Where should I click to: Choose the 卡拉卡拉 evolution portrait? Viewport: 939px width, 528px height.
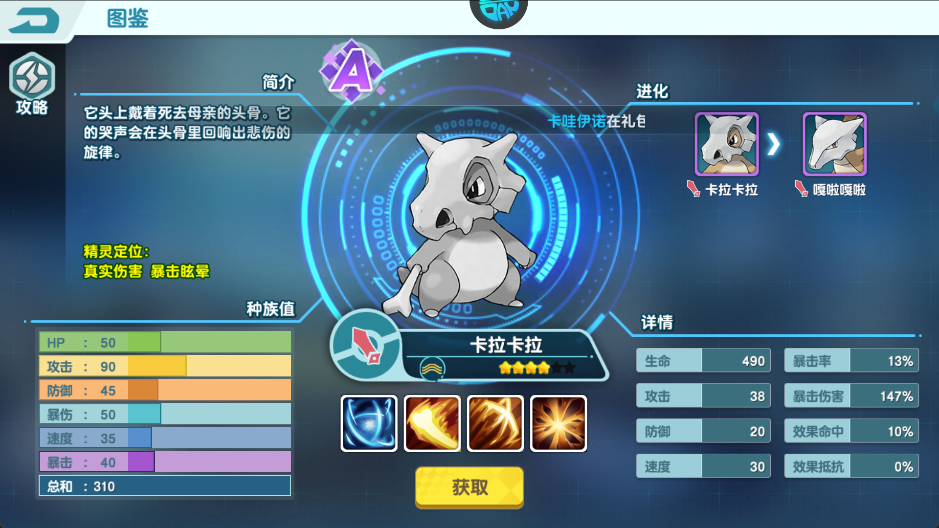tap(727, 144)
